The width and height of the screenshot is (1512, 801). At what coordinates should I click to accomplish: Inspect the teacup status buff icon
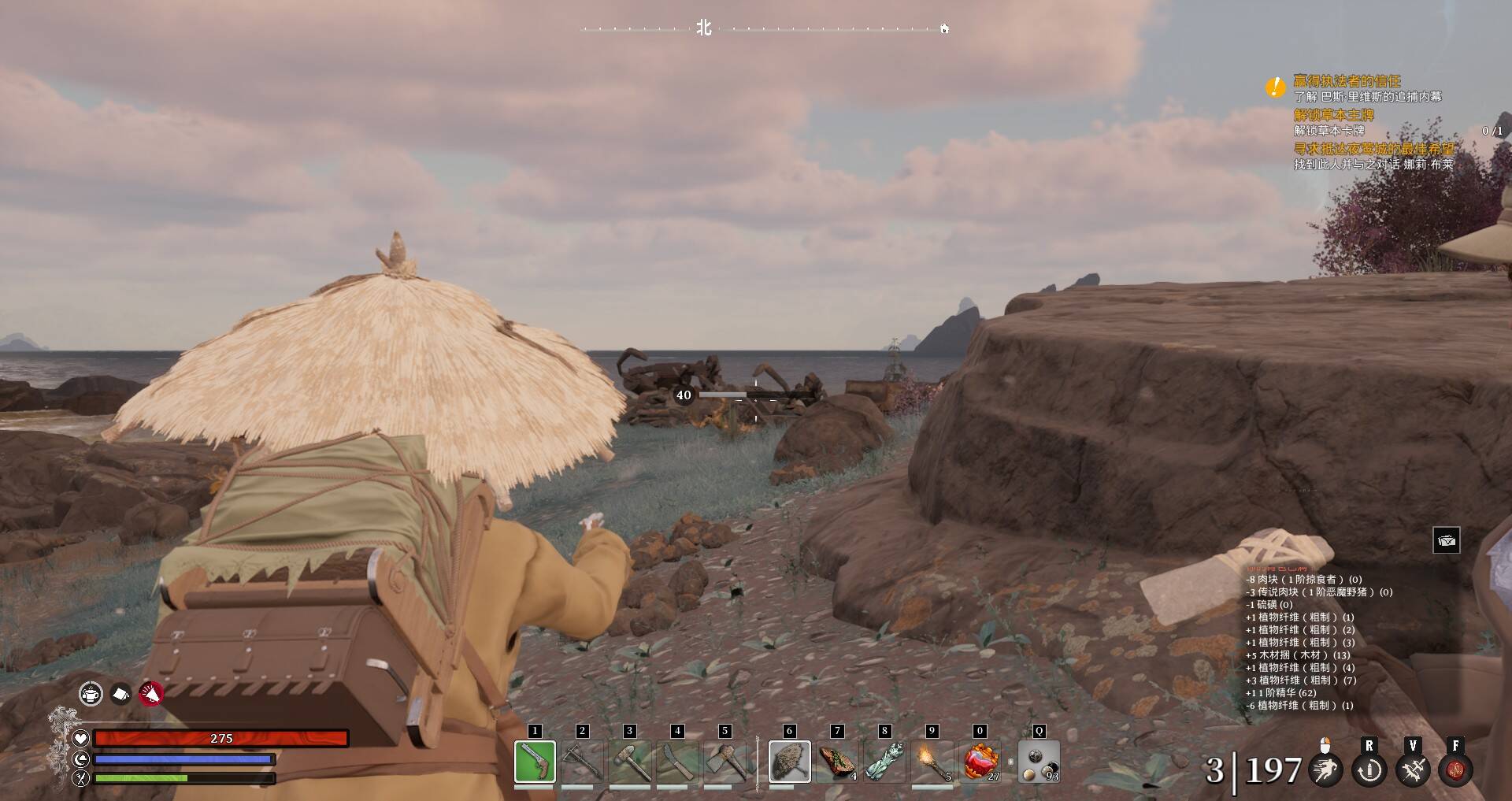coord(91,694)
